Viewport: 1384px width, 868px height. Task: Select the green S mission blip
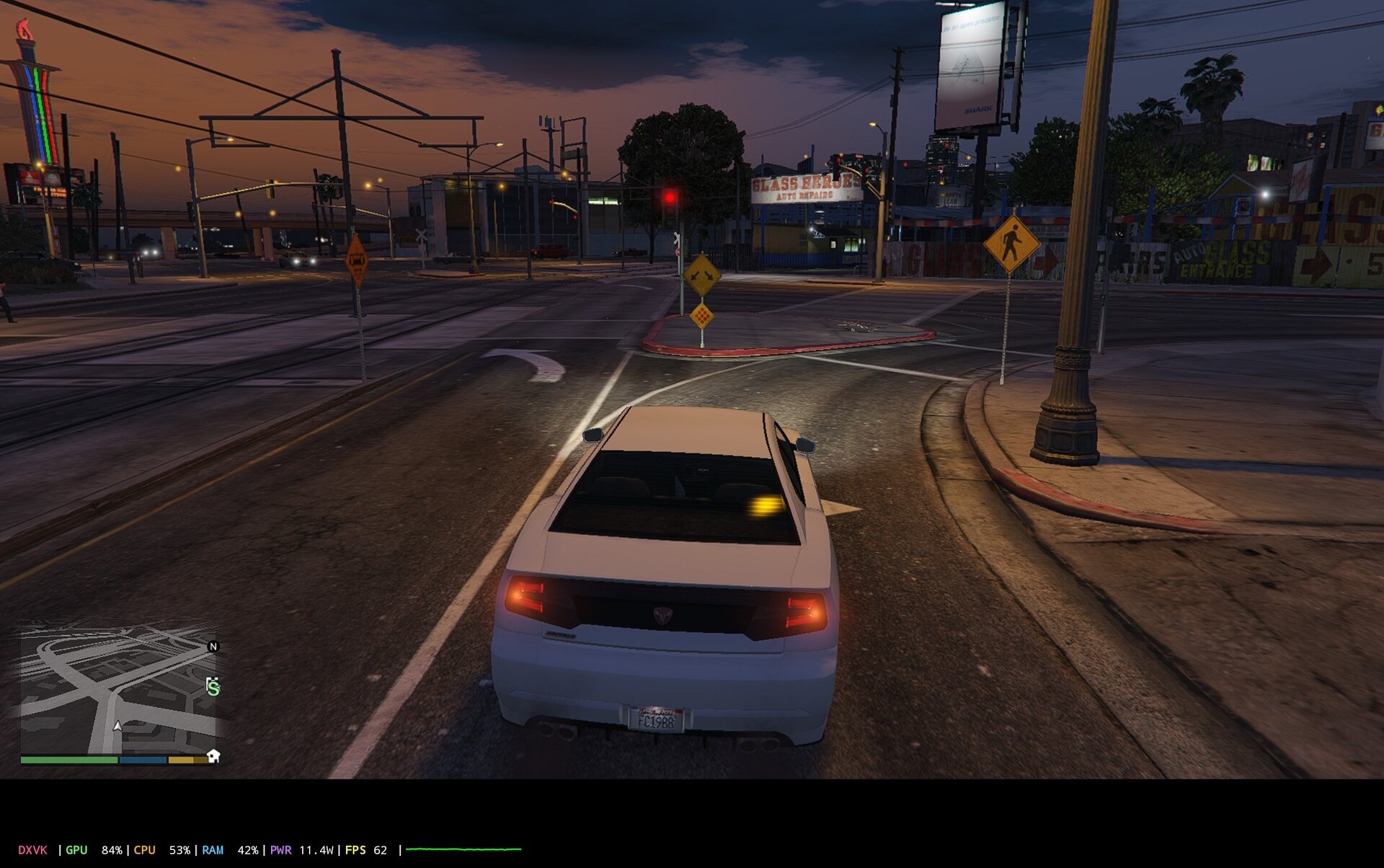pos(213,687)
